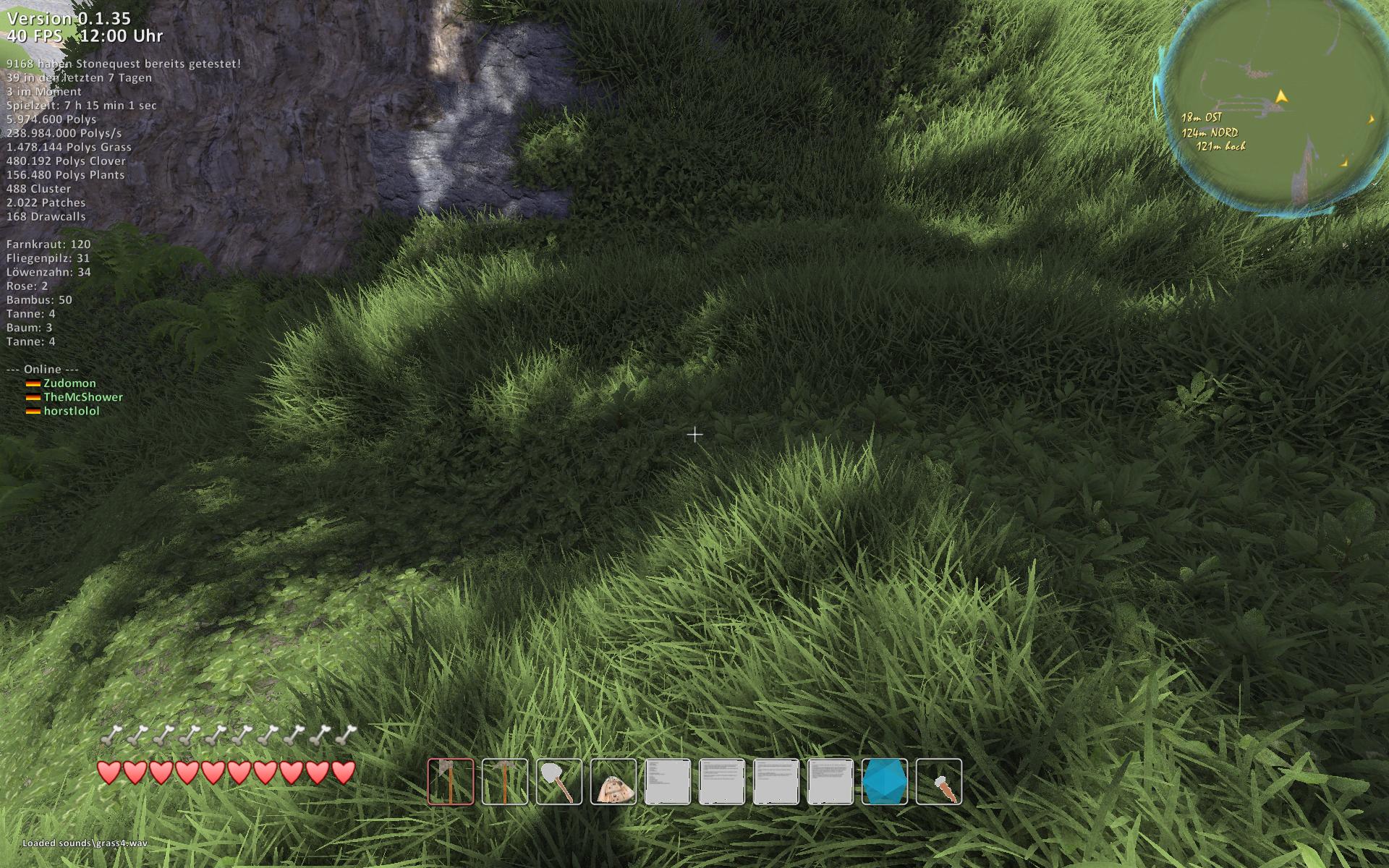Image resolution: width=1389 pixels, height=868 pixels.
Task: Select player horstlolol in the online list
Action: point(72,411)
